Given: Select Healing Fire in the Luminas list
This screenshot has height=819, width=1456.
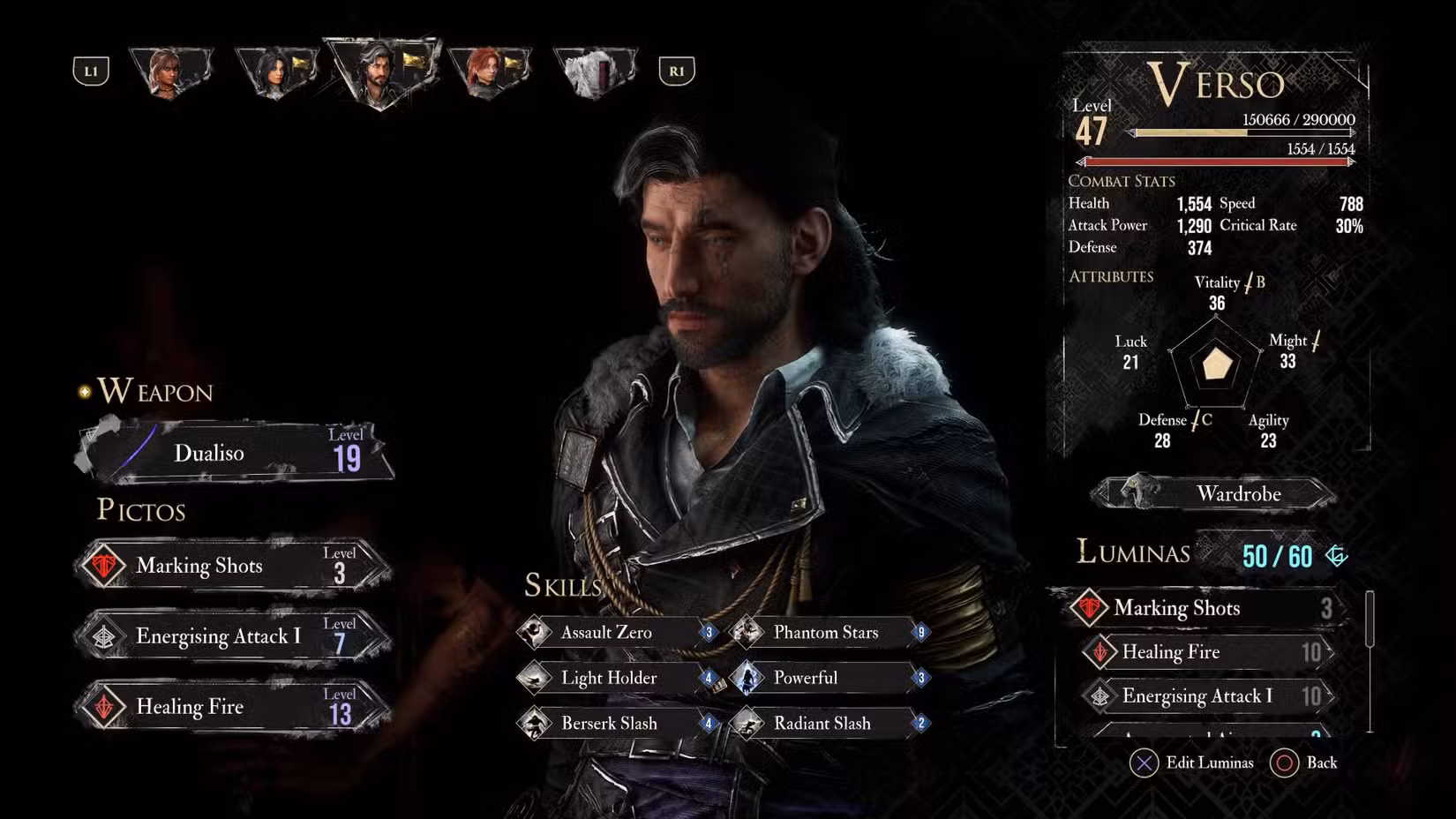Looking at the screenshot, I should [1208, 652].
